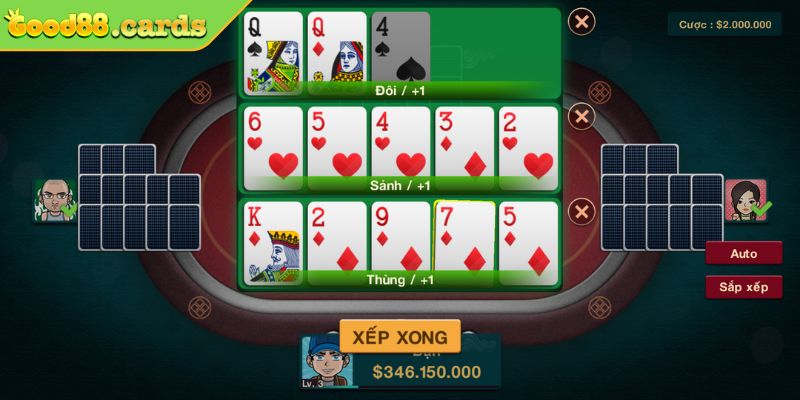Image resolution: width=800 pixels, height=400 pixels.
Task: Choose the 4 of spades card
Action: click(400, 50)
